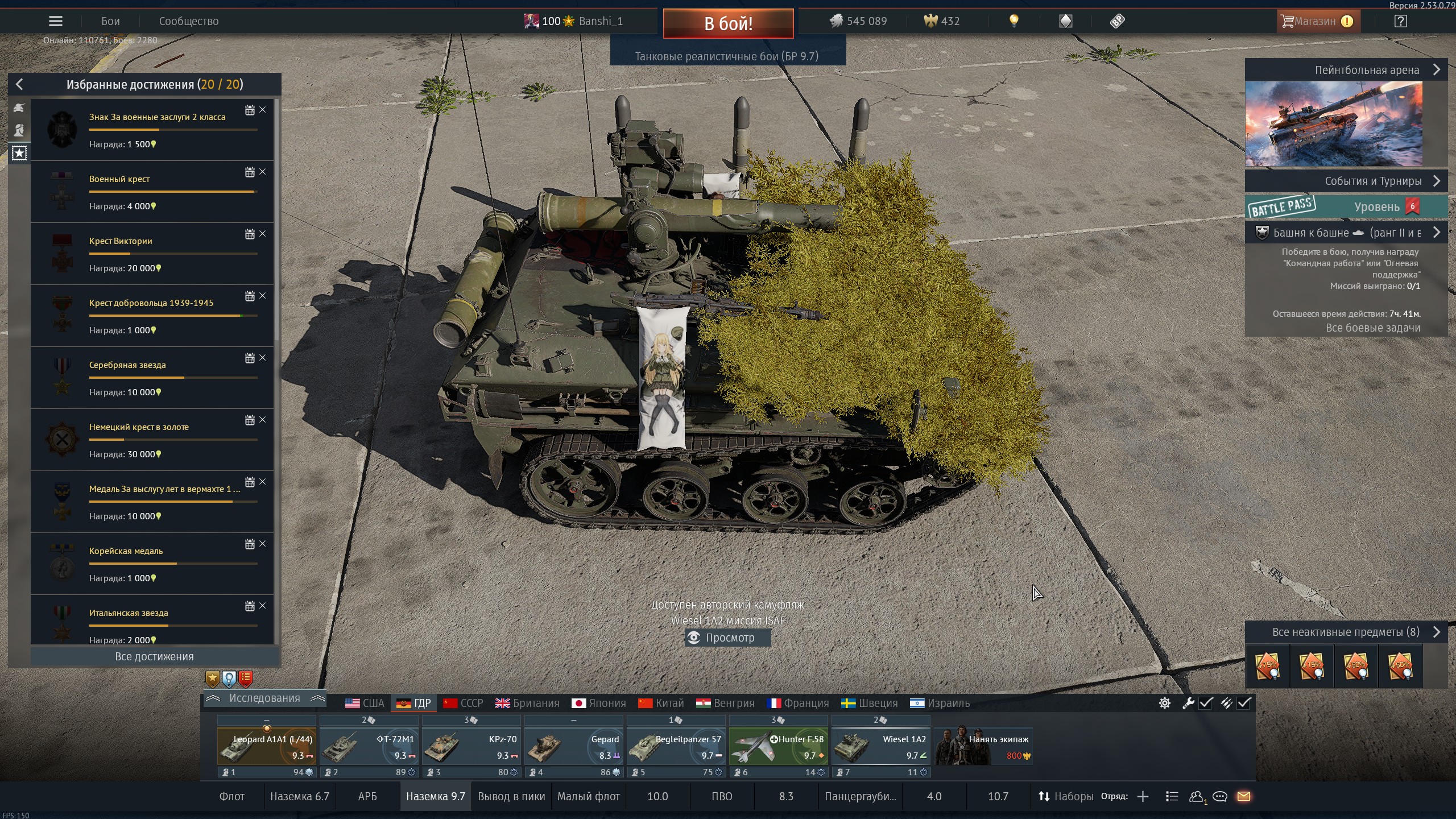Viewport: 1456px width, 819px height.
Task: Close the Избранные достижения panel with back arrow
Action: click(x=19, y=85)
